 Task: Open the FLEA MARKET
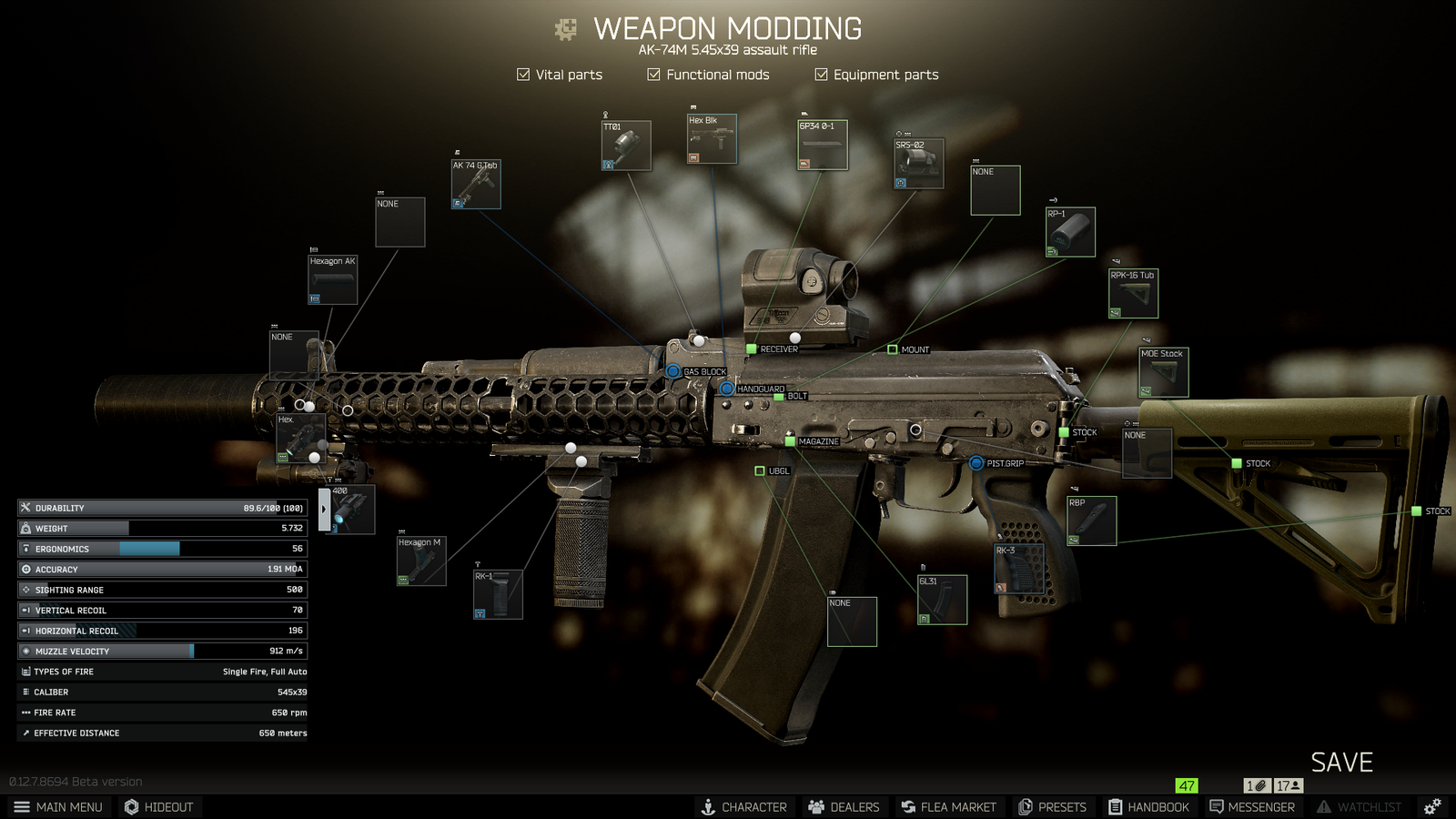948,806
